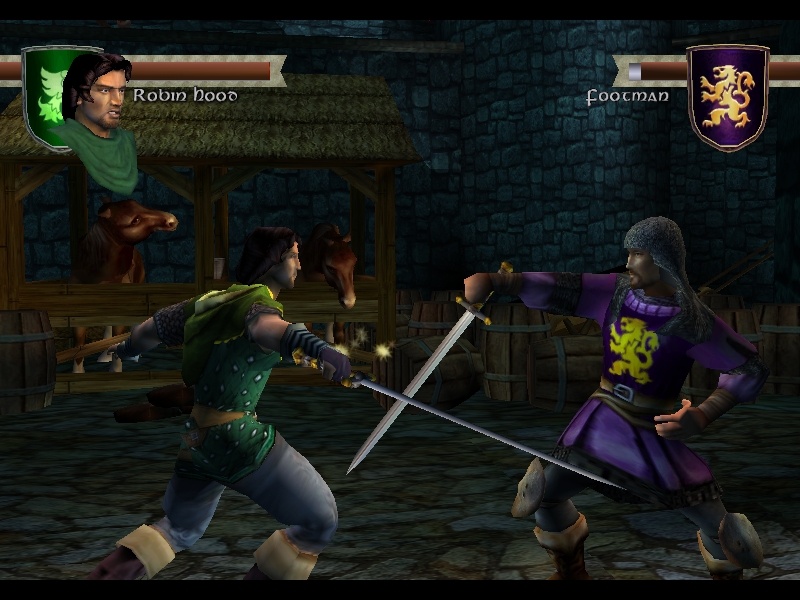800x600 pixels.
Task: Select the Footman's purple lion crest
Action: [x=727, y=96]
